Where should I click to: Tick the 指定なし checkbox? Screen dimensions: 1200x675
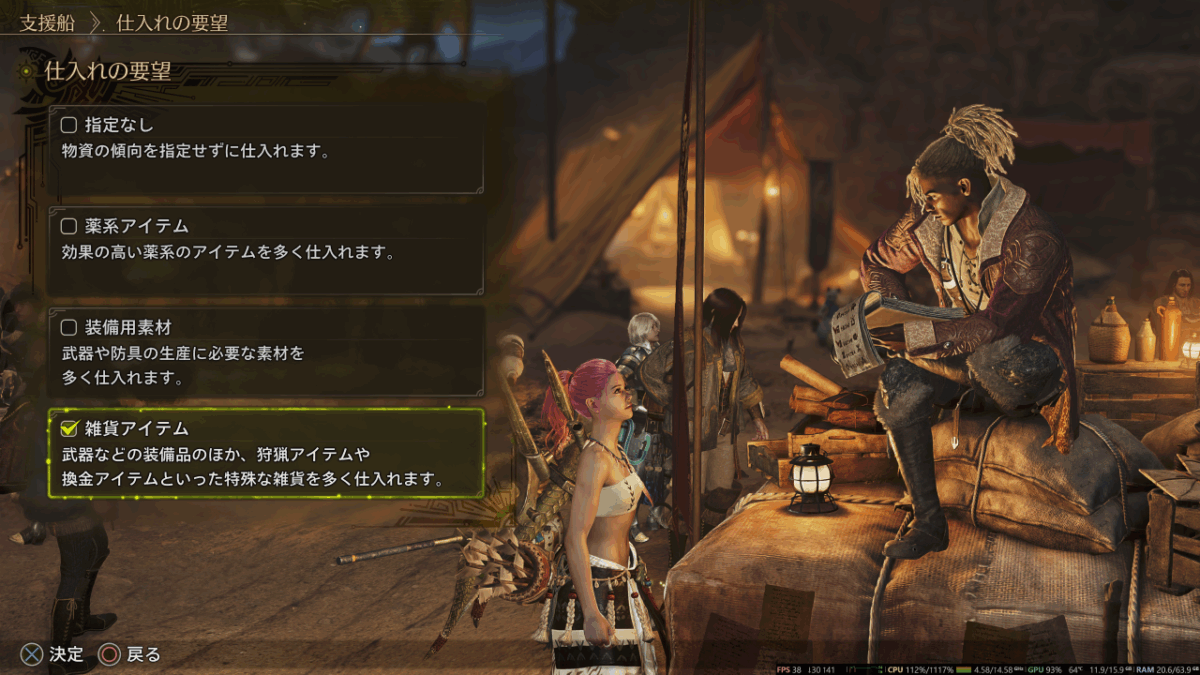(69, 125)
